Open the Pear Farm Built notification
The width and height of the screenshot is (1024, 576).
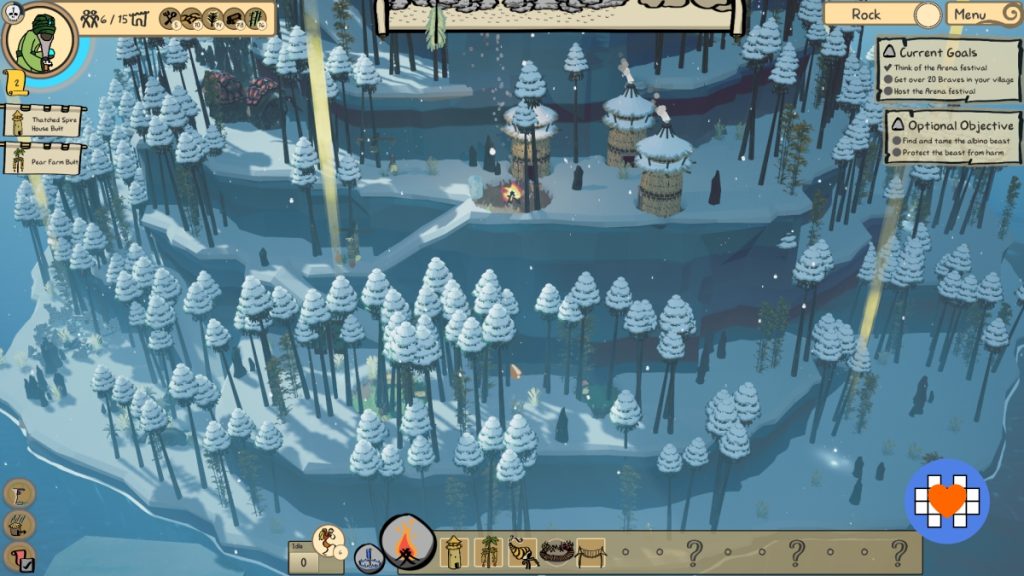coord(39,159)
